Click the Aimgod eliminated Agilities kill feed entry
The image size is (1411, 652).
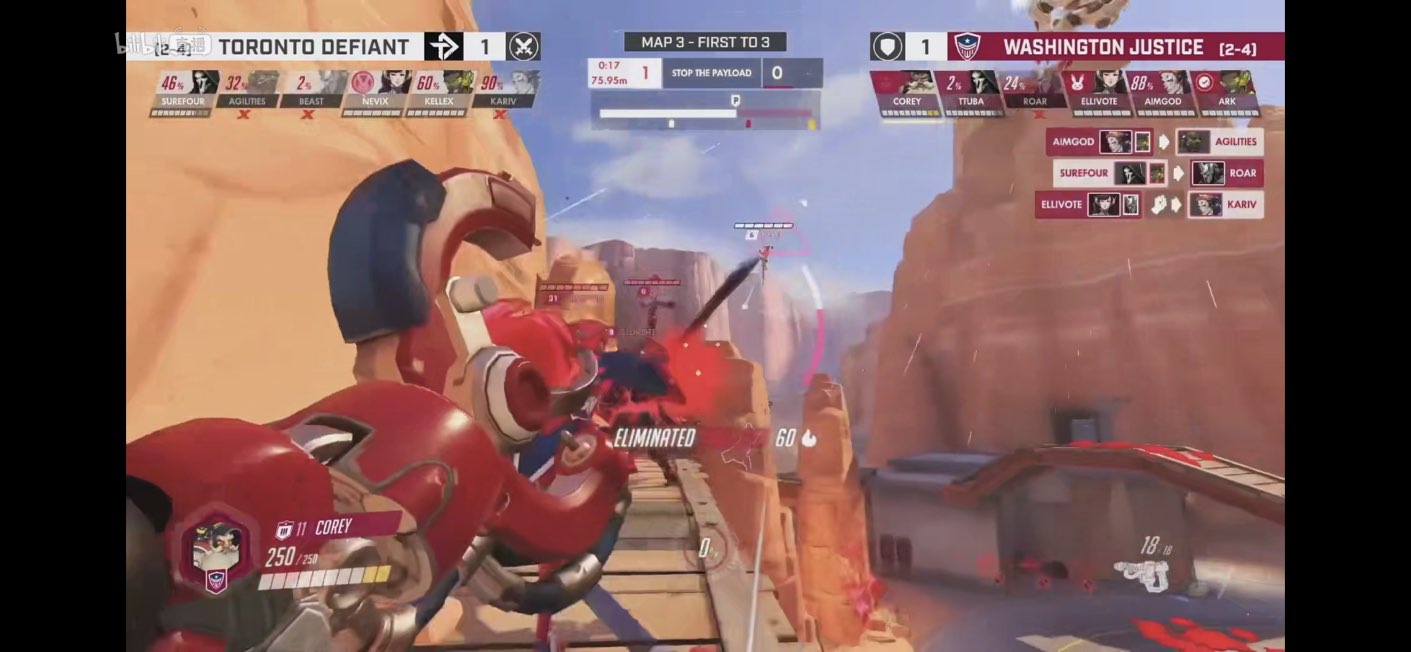pos(1155,142)
